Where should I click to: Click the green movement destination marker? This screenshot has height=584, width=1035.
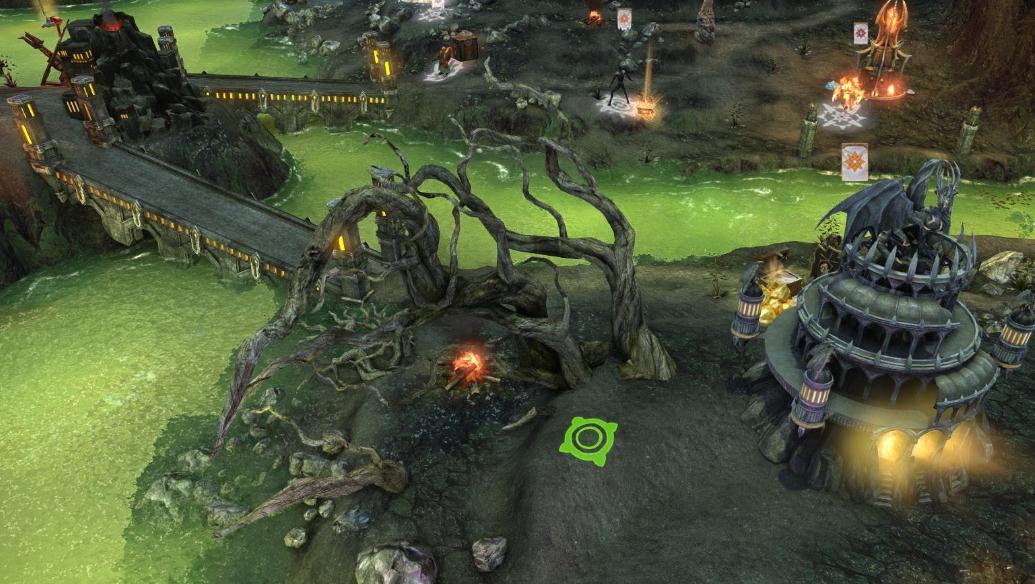[x=589, y=440]
